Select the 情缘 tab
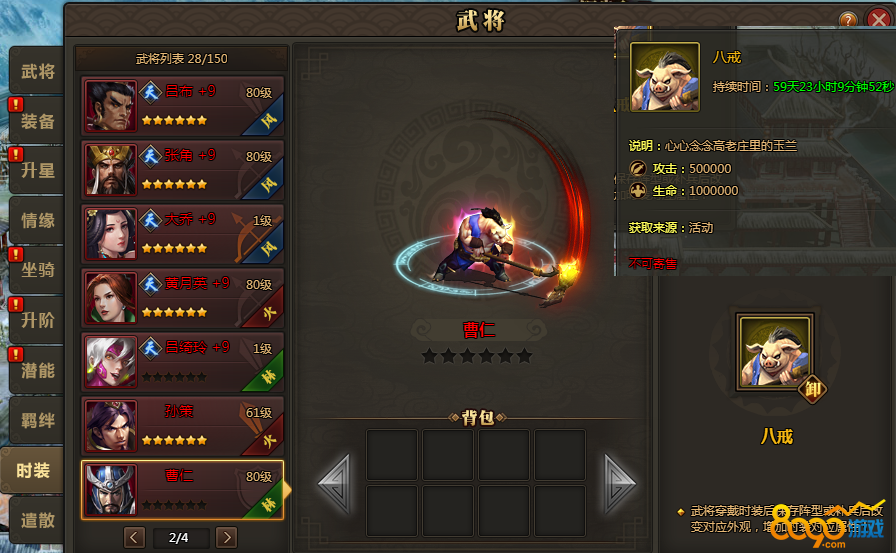The width and height of the screenshot is (896, 553). 38,221
